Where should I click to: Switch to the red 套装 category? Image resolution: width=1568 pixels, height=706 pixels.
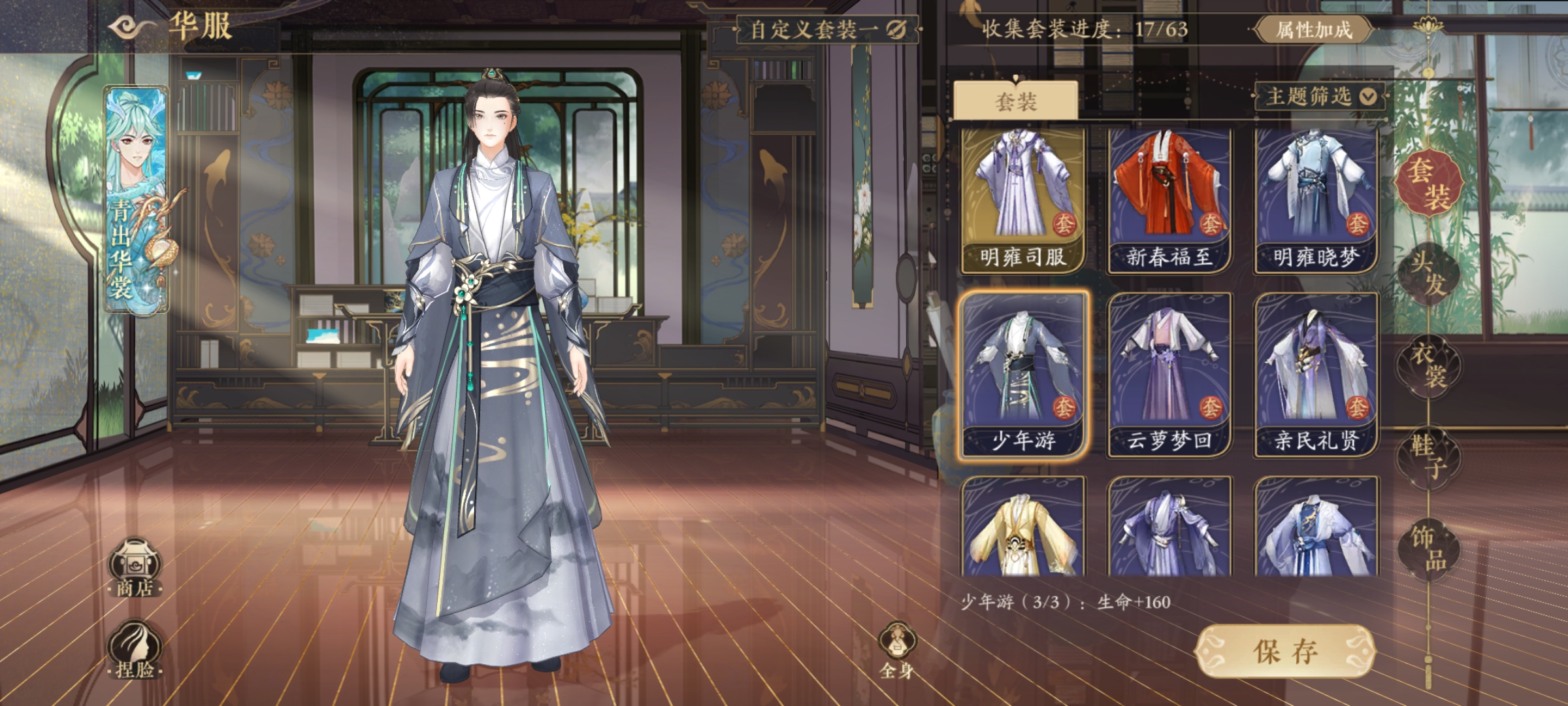pyautogui.click(x=1429, y=182)
